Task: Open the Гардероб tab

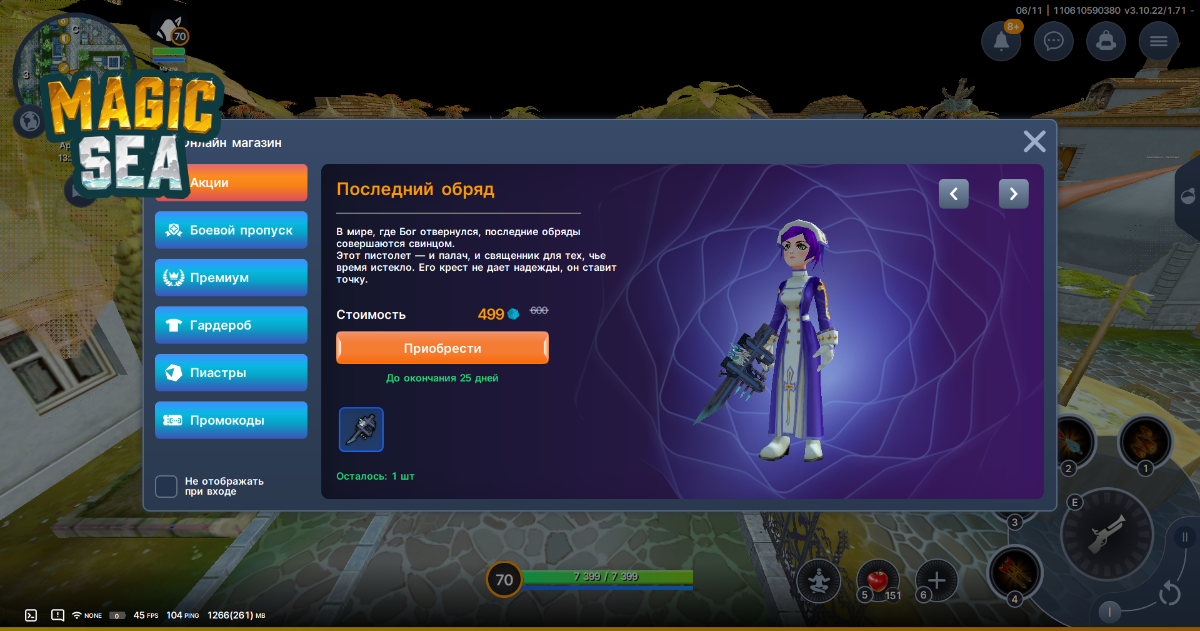Action: coord(231,325)
